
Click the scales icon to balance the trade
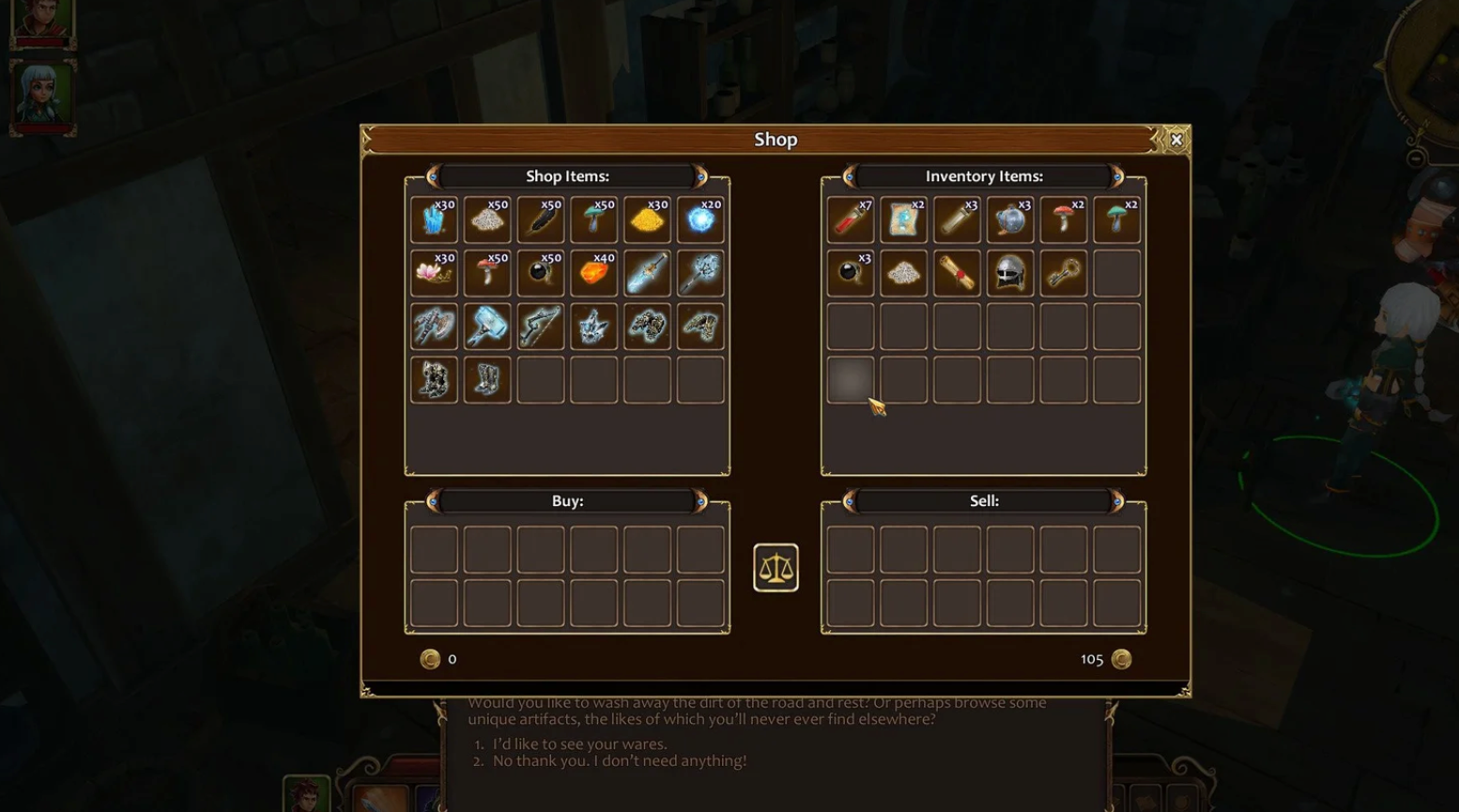776,566
